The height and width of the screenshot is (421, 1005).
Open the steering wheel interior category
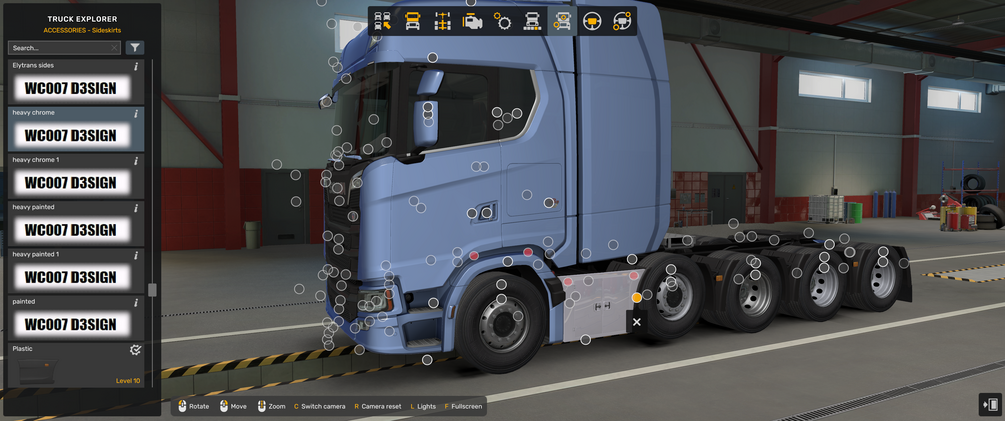(592, 21)
